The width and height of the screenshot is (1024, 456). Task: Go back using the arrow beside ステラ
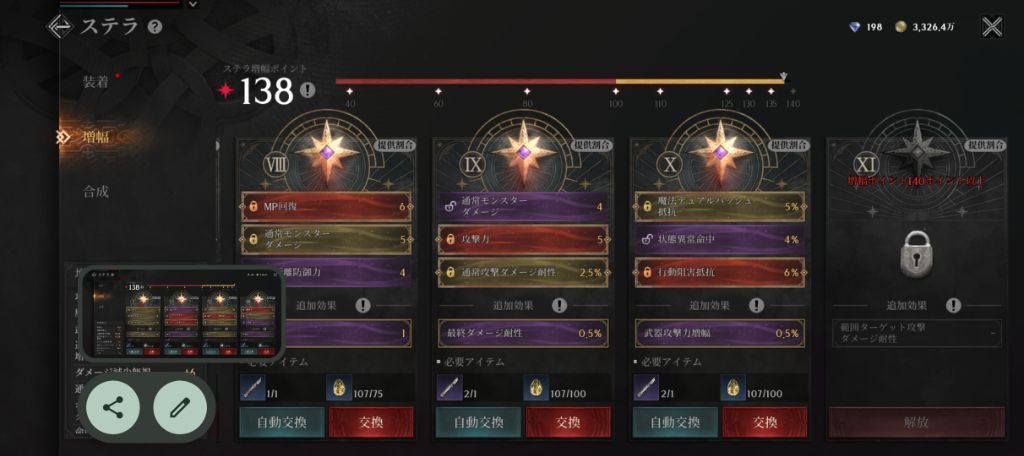coord(60,27)
